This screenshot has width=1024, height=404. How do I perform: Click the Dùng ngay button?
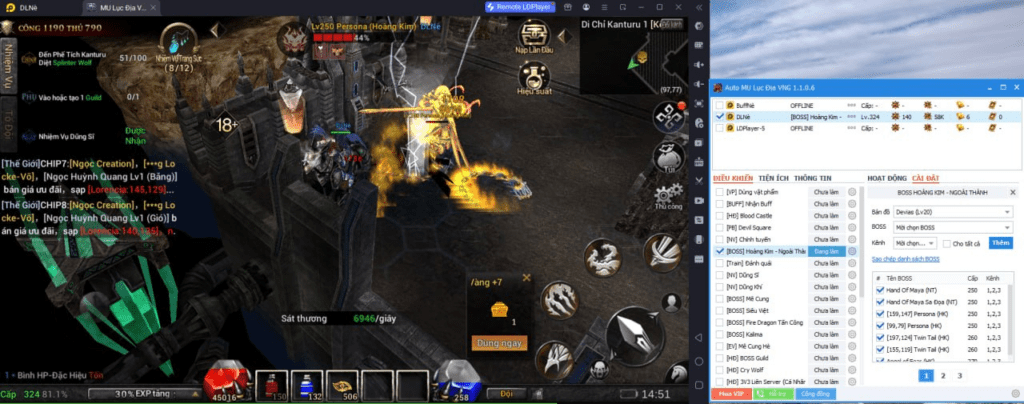pos(499,343)
